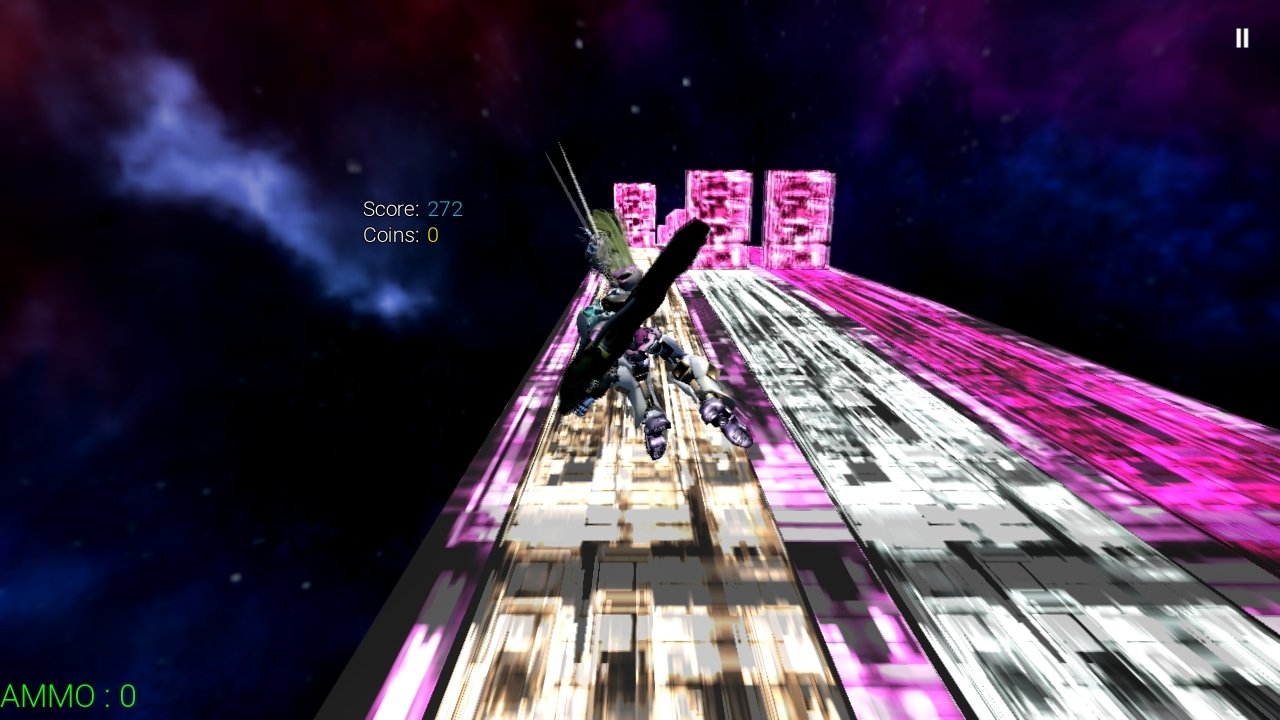1280x720 pixels.
Task: Click the pause icon in top-right corner
Action: tap(1241, 38)
